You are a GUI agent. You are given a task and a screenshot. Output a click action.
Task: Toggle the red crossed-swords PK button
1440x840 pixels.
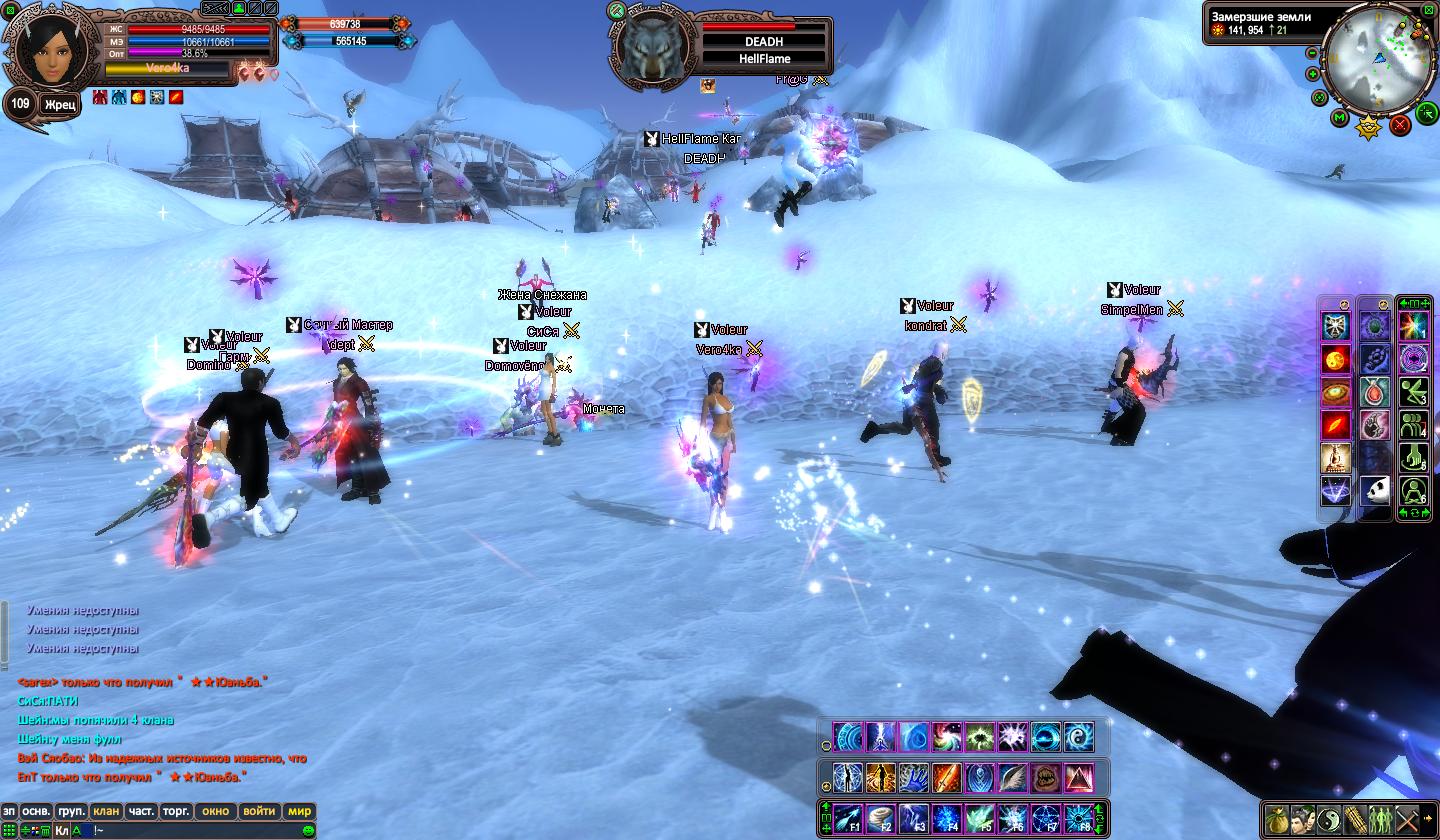pyautogui.click(x=1399, y=124)
